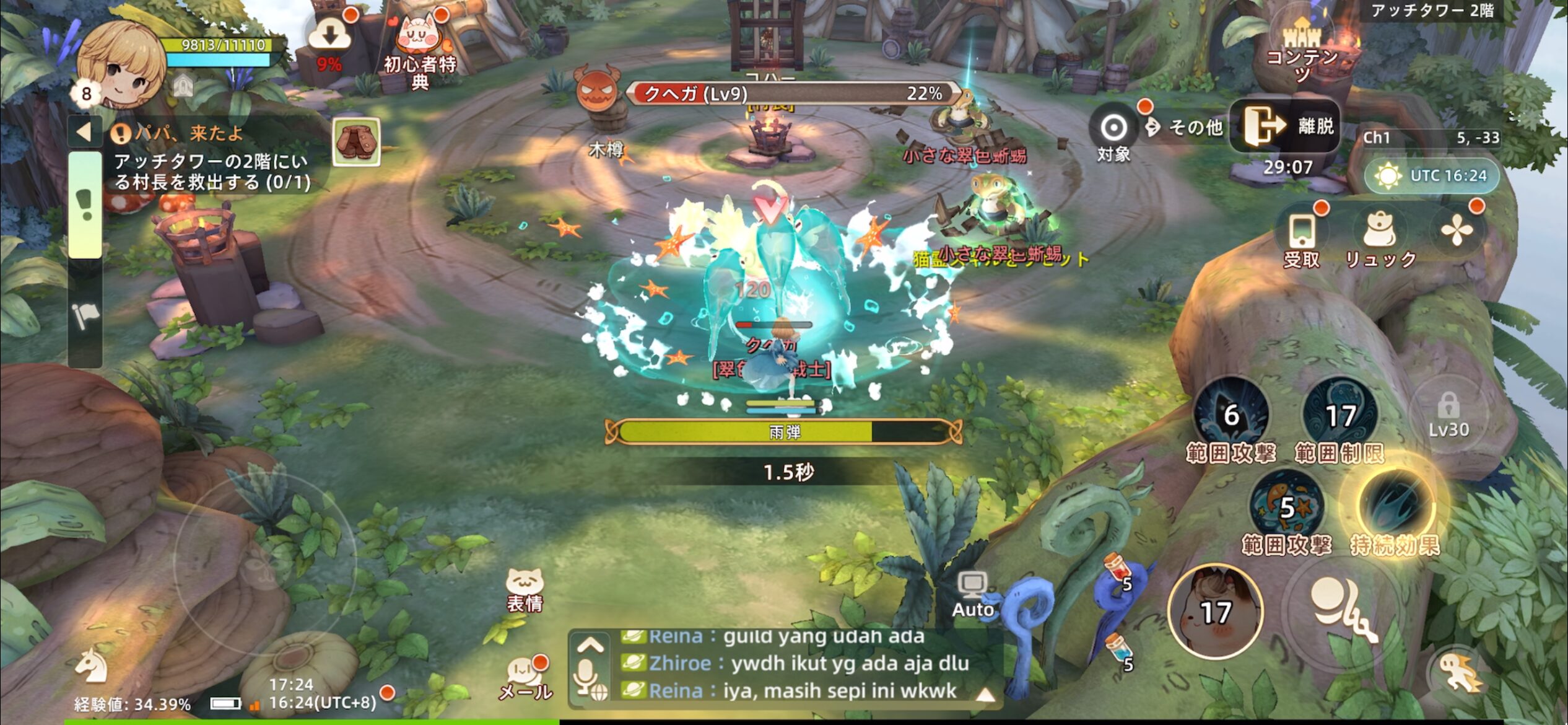Image resolution: width=1568 pixels, height=725 pixels.
Task: Open the 受取 phone icon
Action: point(1302,236)
